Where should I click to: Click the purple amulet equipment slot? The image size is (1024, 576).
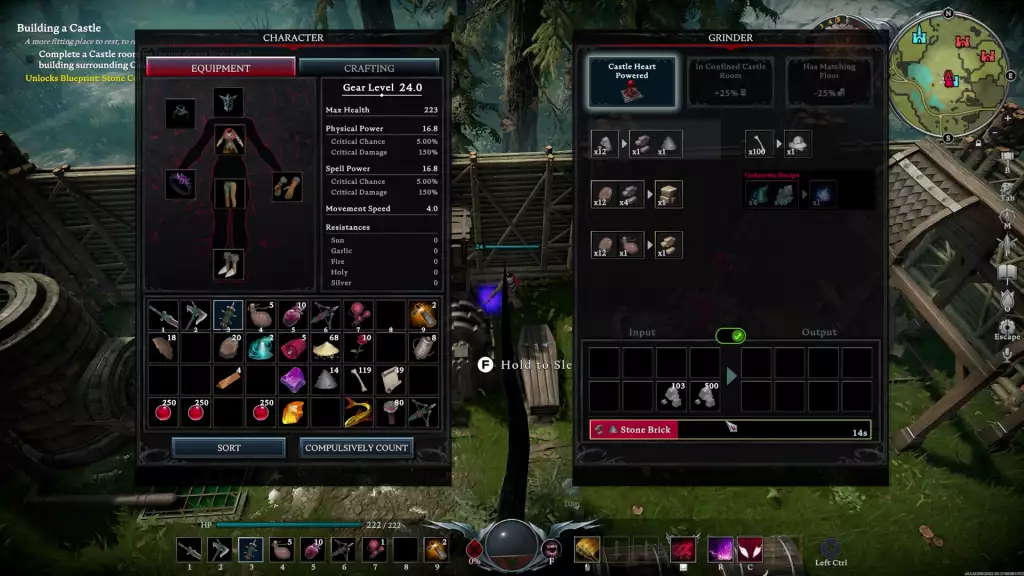click(x=181, y=185)
